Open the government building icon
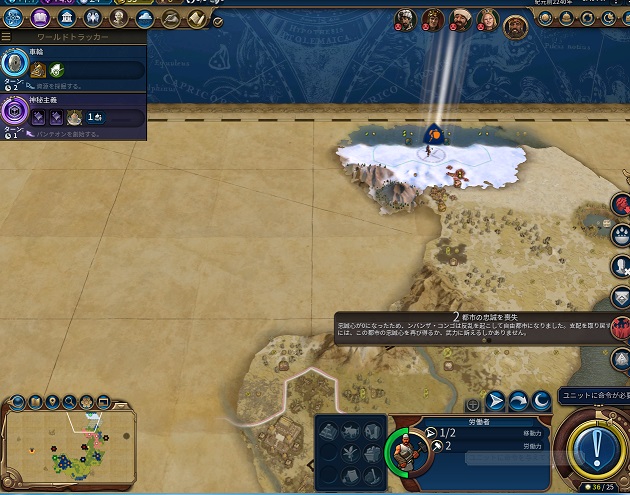630x495 pixels. coord(66,18)
